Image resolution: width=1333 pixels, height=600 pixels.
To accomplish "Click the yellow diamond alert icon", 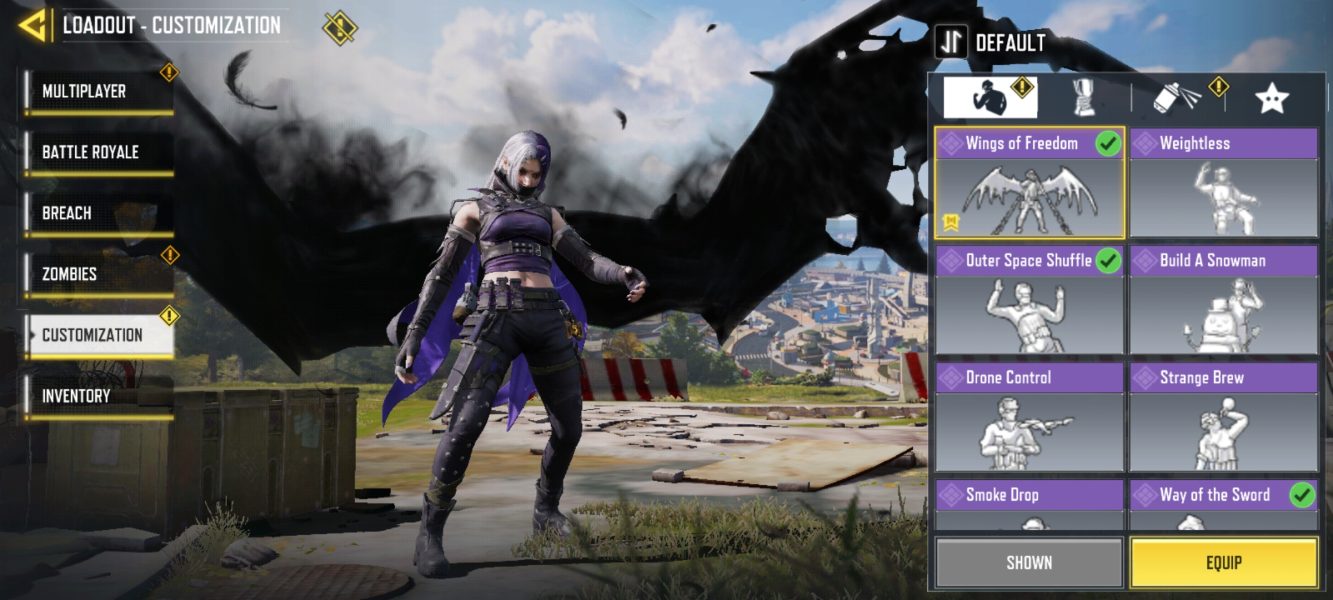I will tap(340, 27).
